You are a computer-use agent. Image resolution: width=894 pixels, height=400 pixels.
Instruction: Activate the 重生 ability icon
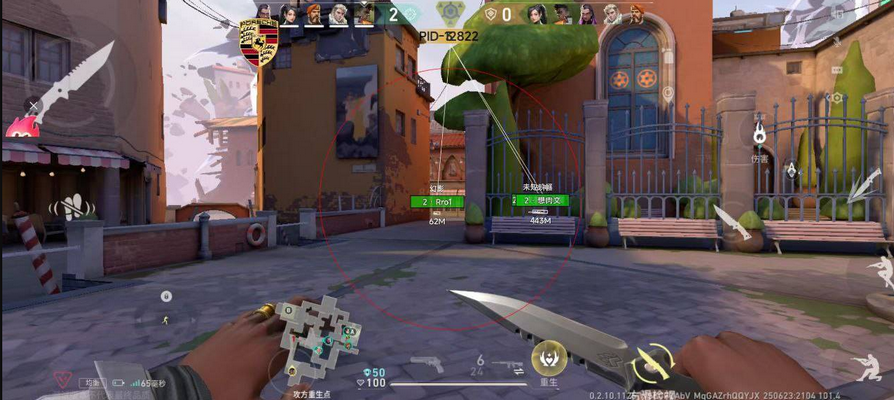pos(548,357)
